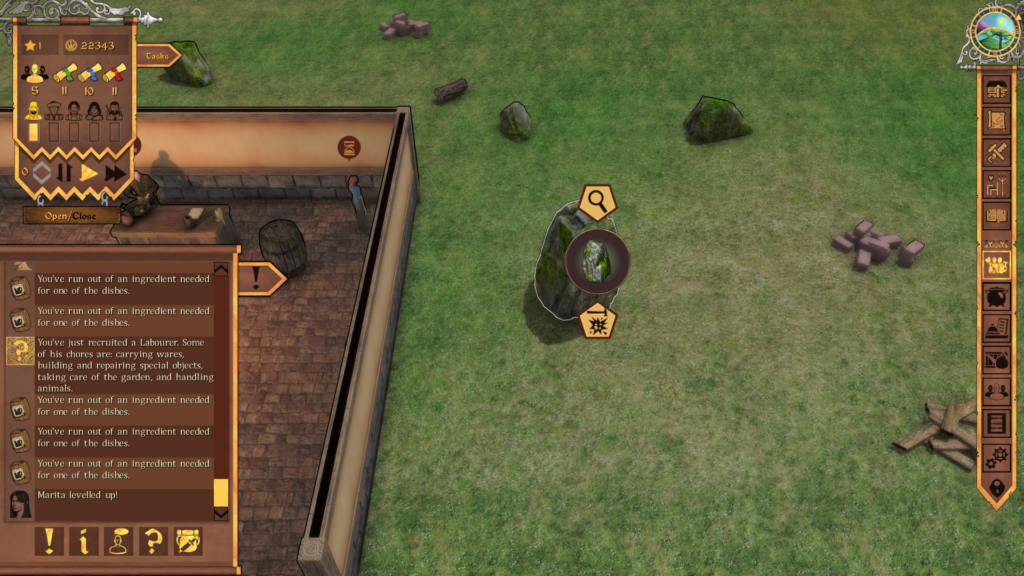Set game to normal play speed

[89, 172]
